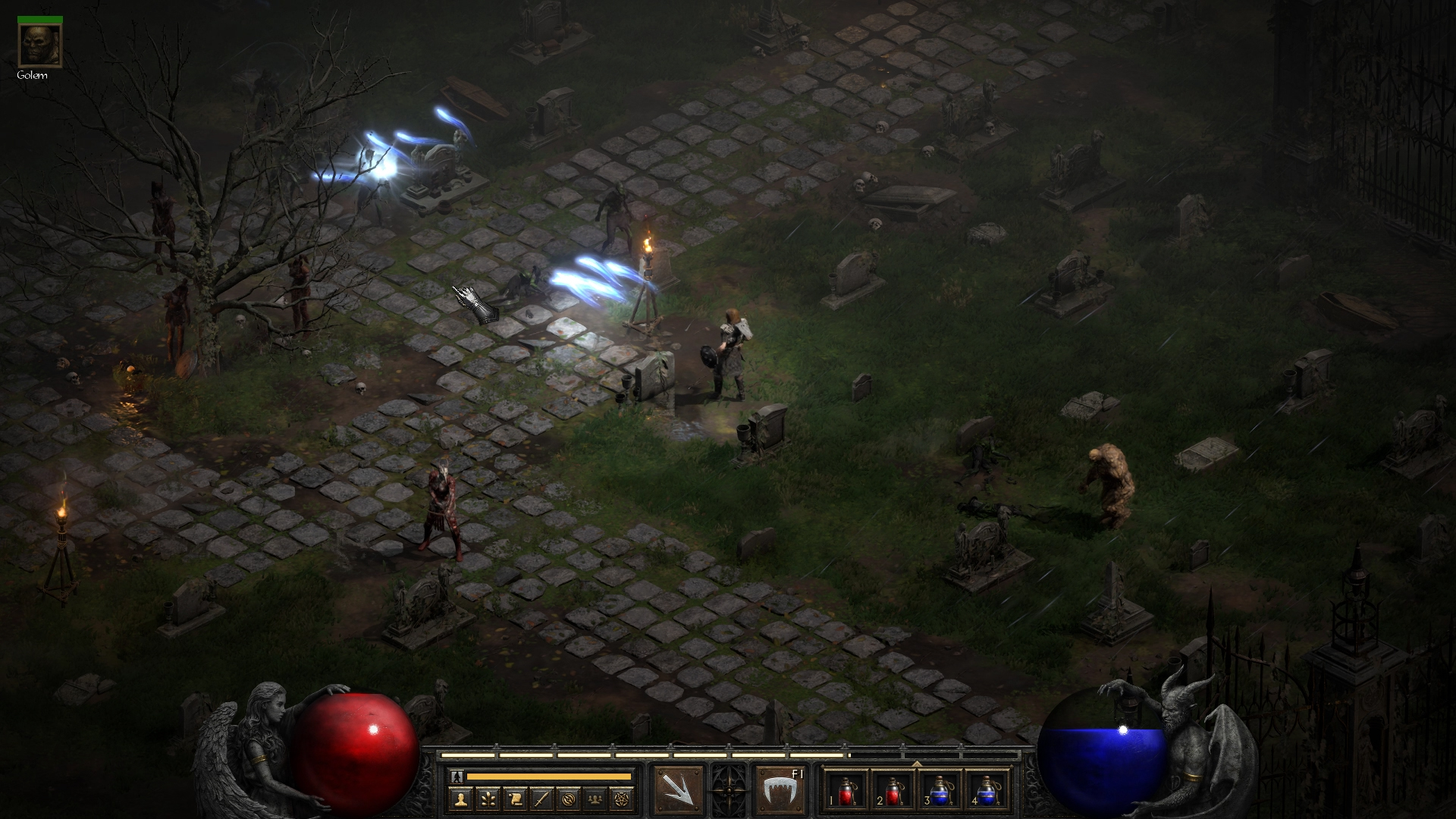Screen dimensions: 1456x819
Task: Click the sword icon in mini panel
Action: pos(542,798)
